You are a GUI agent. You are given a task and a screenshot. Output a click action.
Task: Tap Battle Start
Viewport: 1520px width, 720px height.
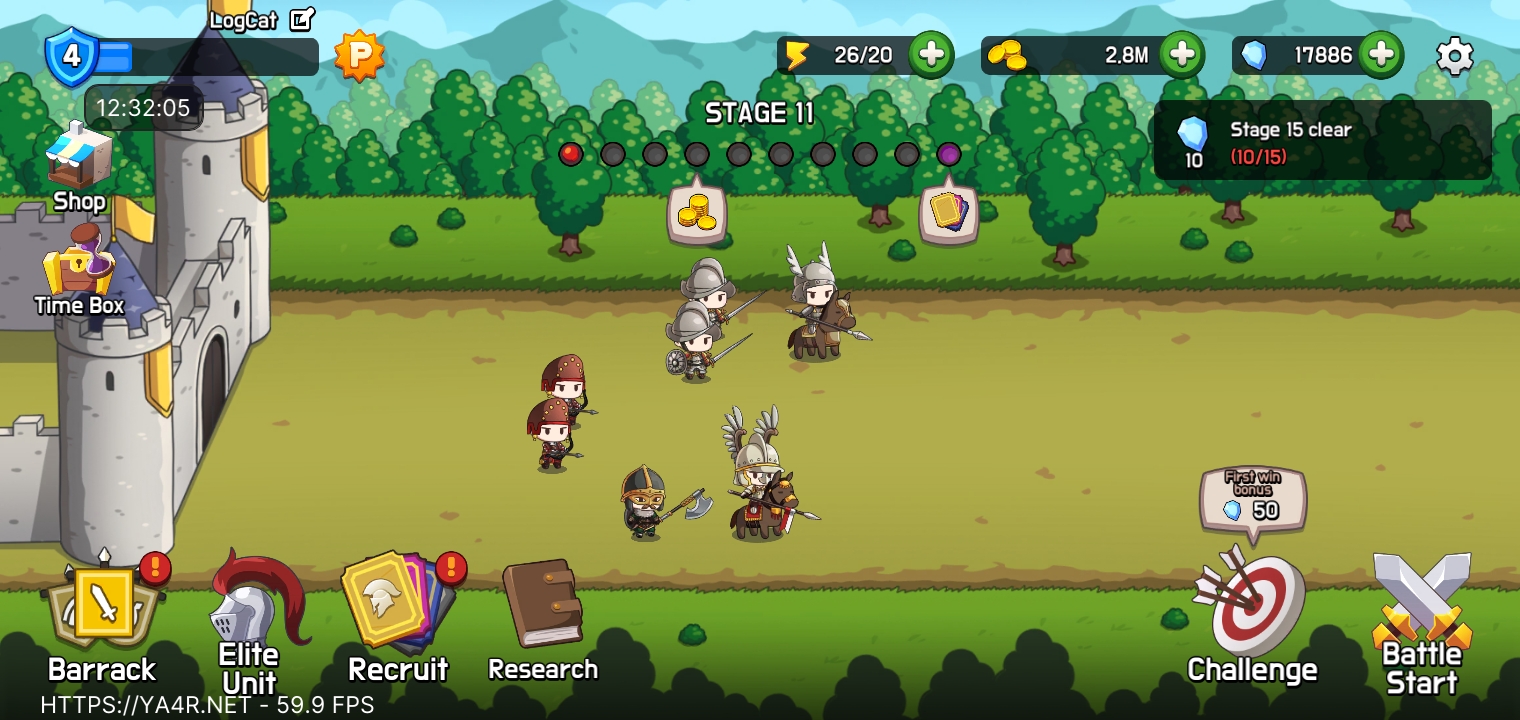click(x=1421, y=622)
